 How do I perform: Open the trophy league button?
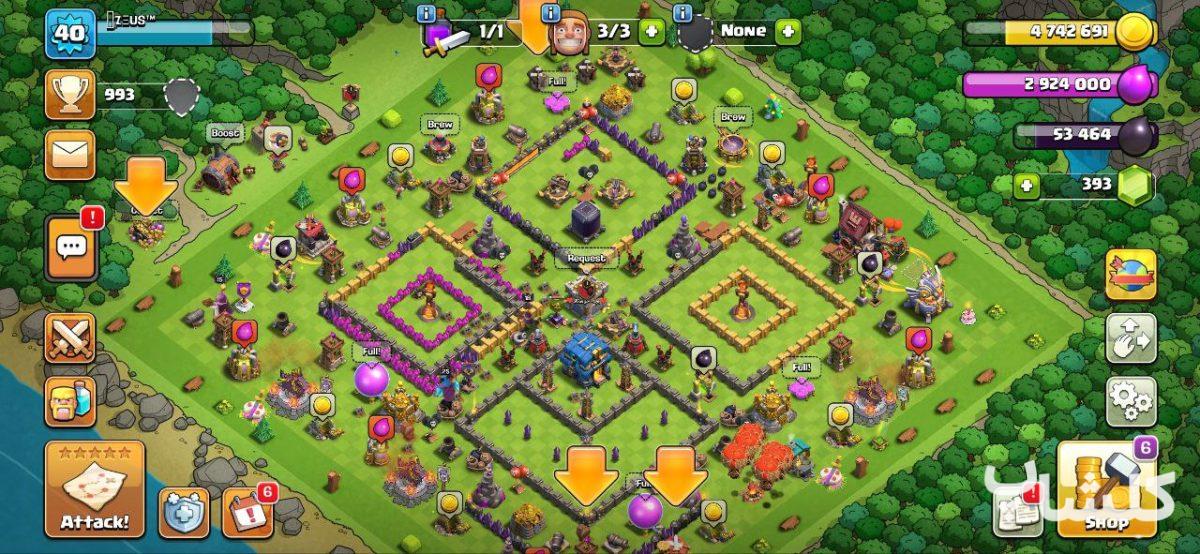70,95
